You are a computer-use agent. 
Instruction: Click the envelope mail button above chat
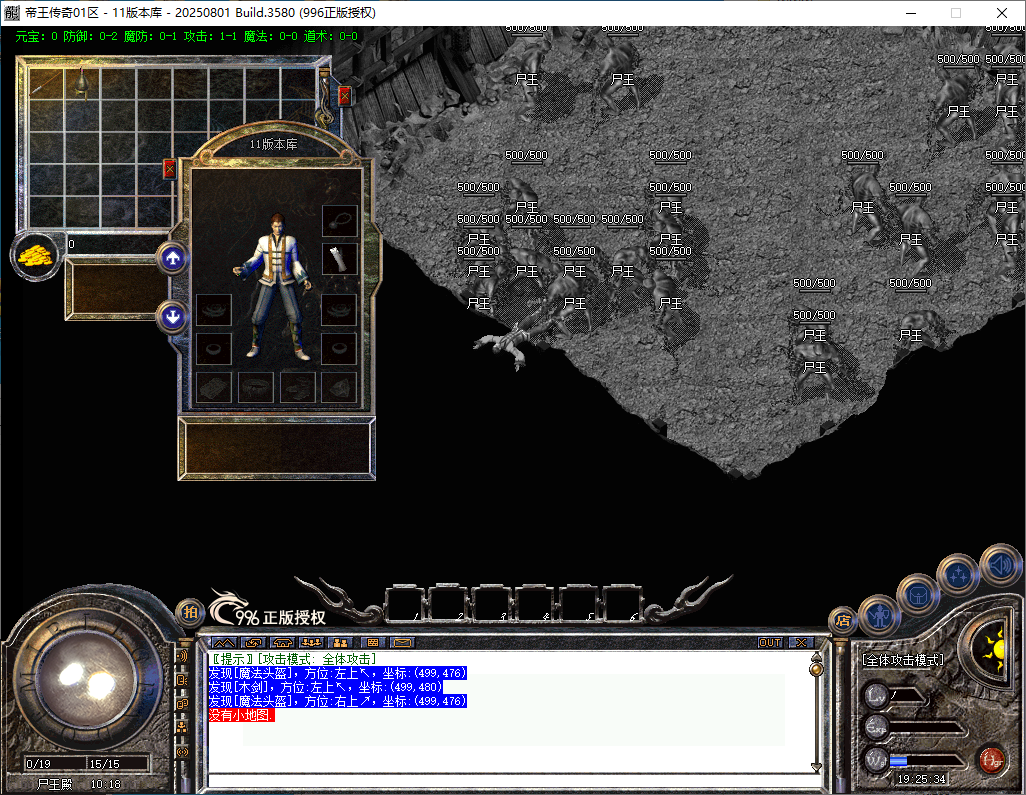click(402, 642)
